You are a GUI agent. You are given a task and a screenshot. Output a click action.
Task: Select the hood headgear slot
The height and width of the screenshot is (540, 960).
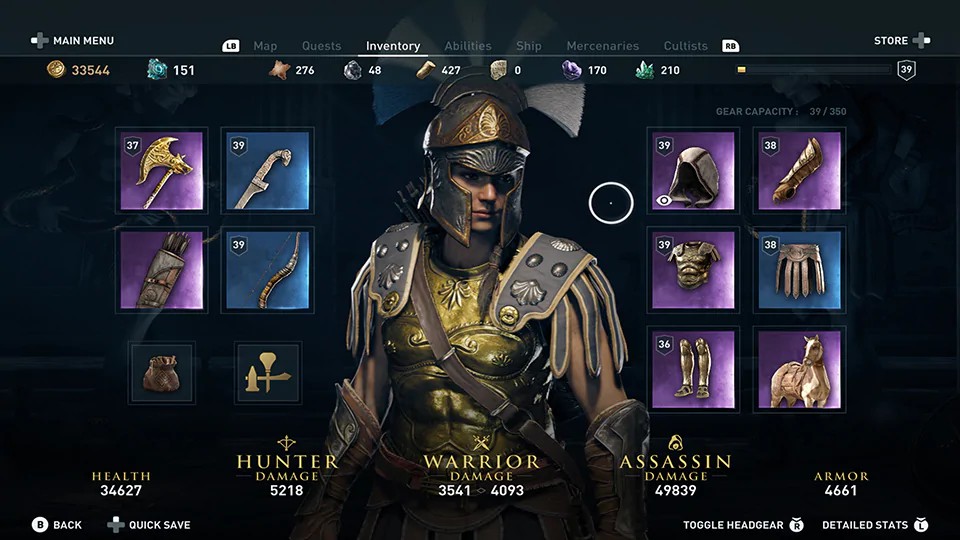(693, 171)
